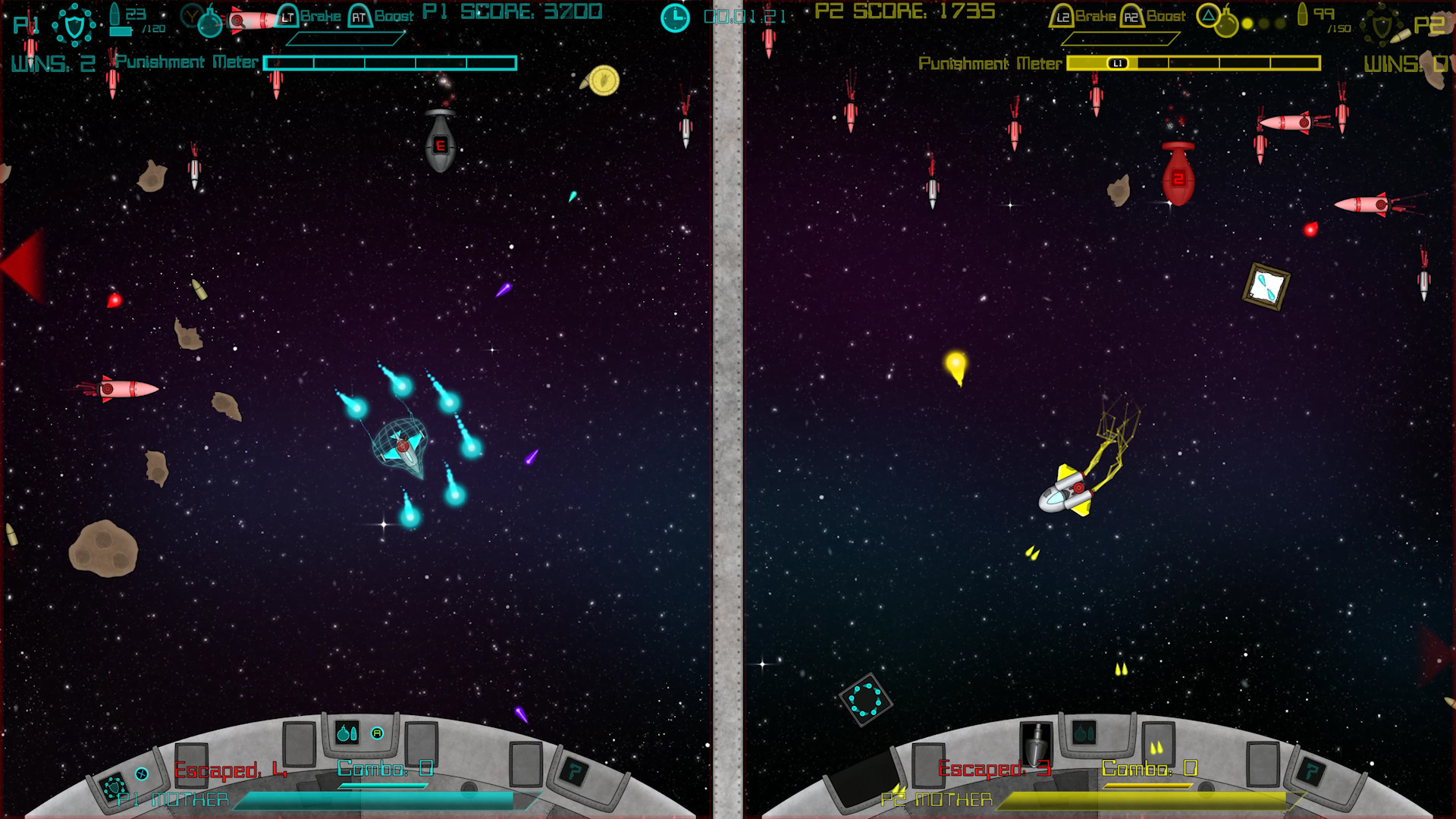Viewport: 1456px width, 819px height.
Task: Expand the L1 marker on P2's Punishment Meter
Action: 1119,64
